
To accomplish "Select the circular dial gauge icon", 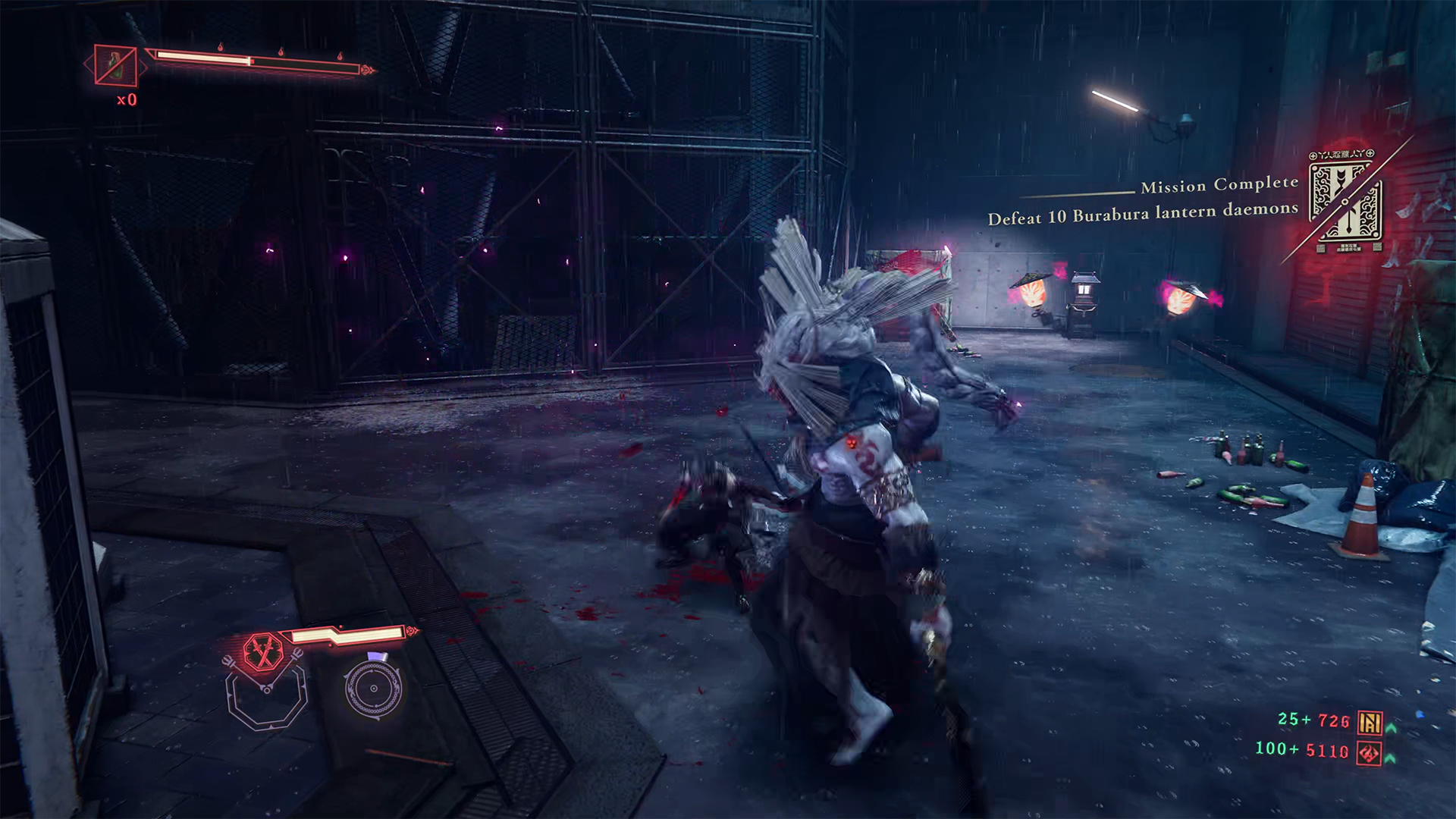I will [373, 689].
